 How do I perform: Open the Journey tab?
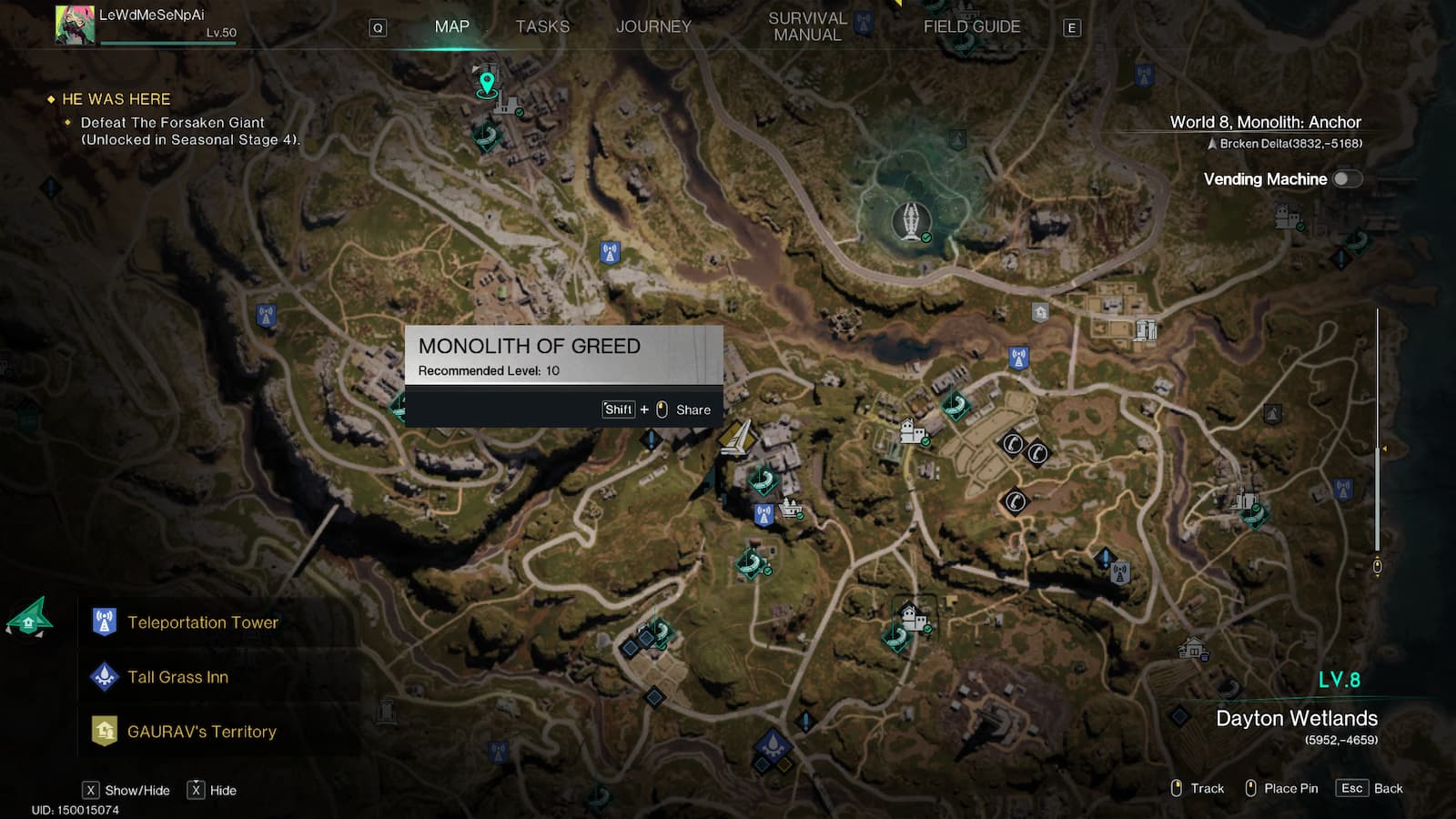[653, 26]
